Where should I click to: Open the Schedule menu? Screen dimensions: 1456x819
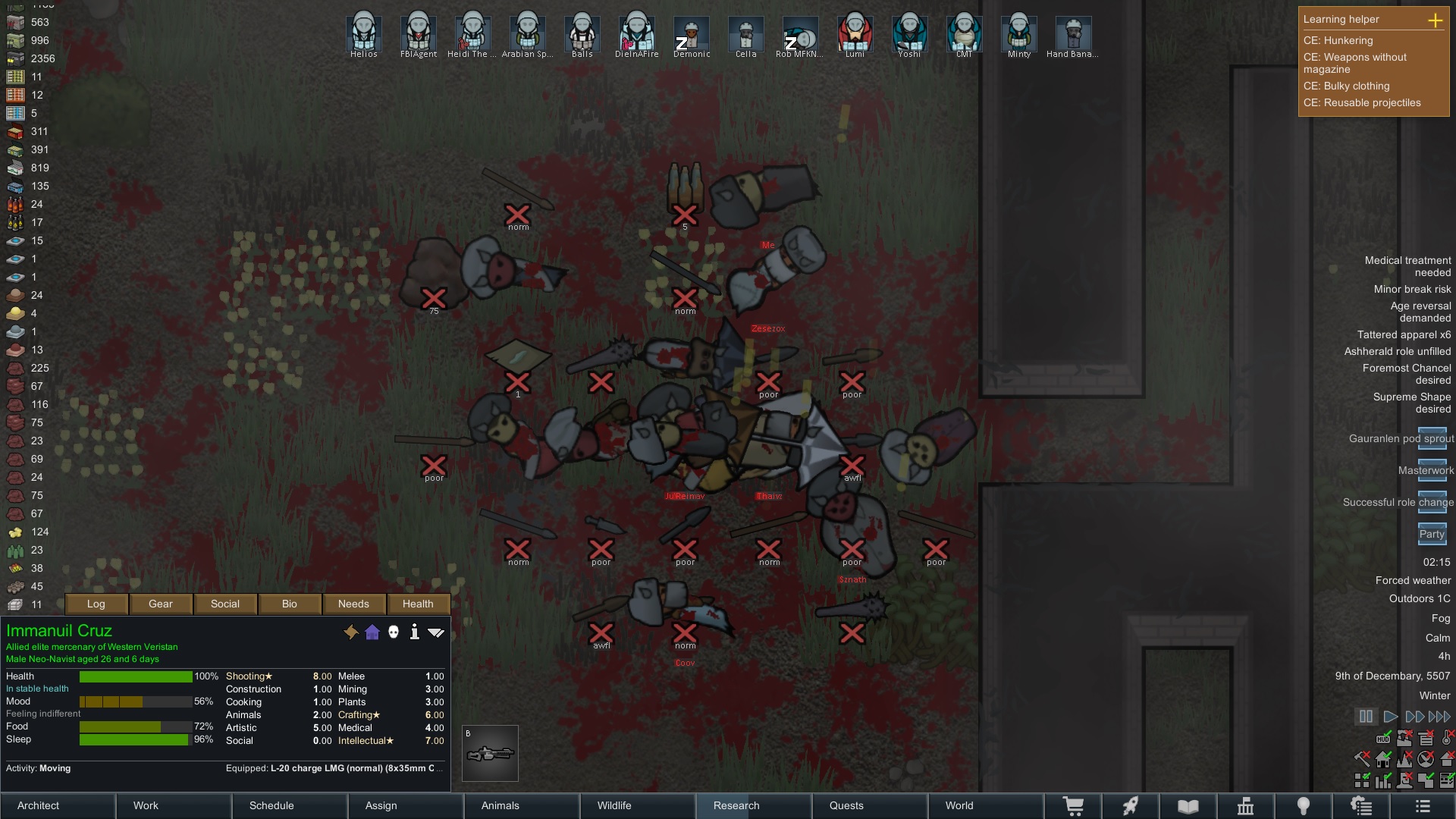click(271, 805)
